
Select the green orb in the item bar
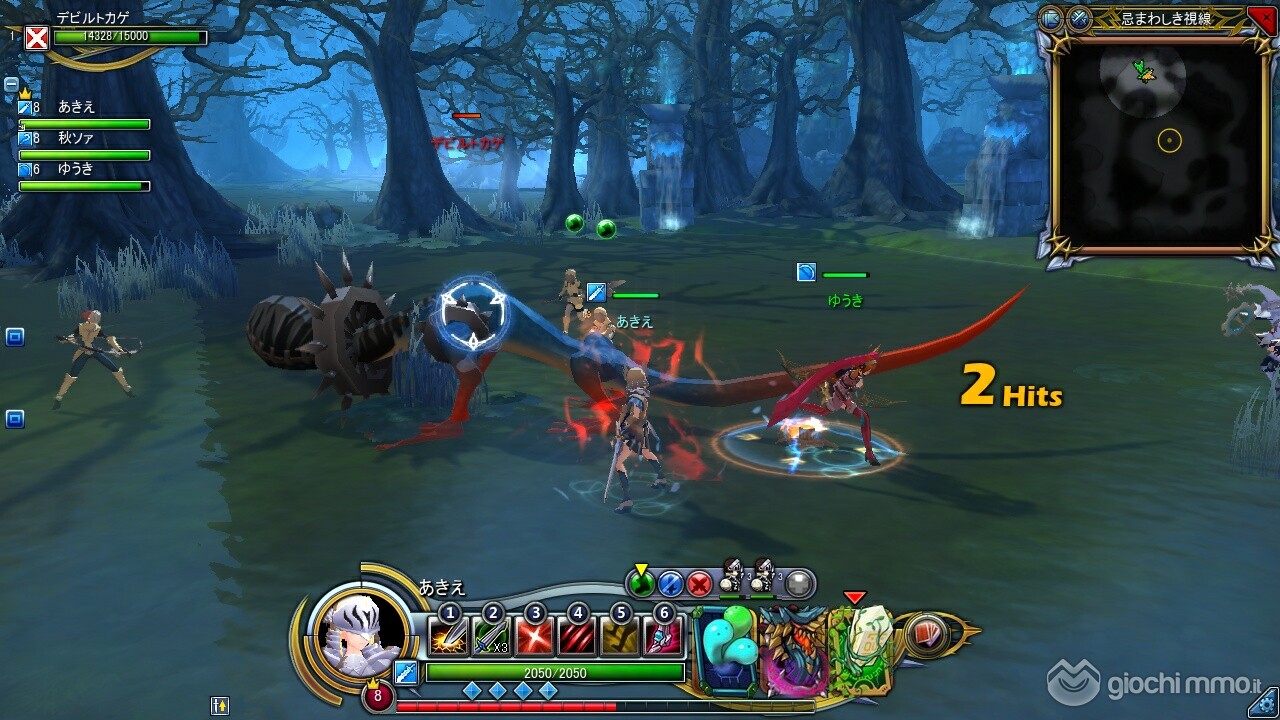[x=642, y=584]
